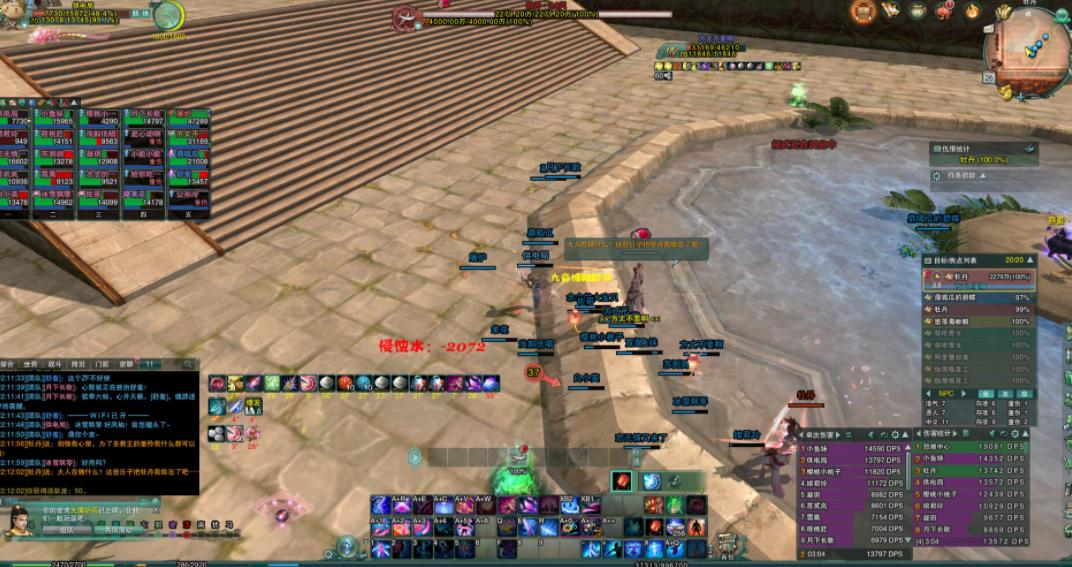Click the 爆发 macro button

[x=255, y=406]
